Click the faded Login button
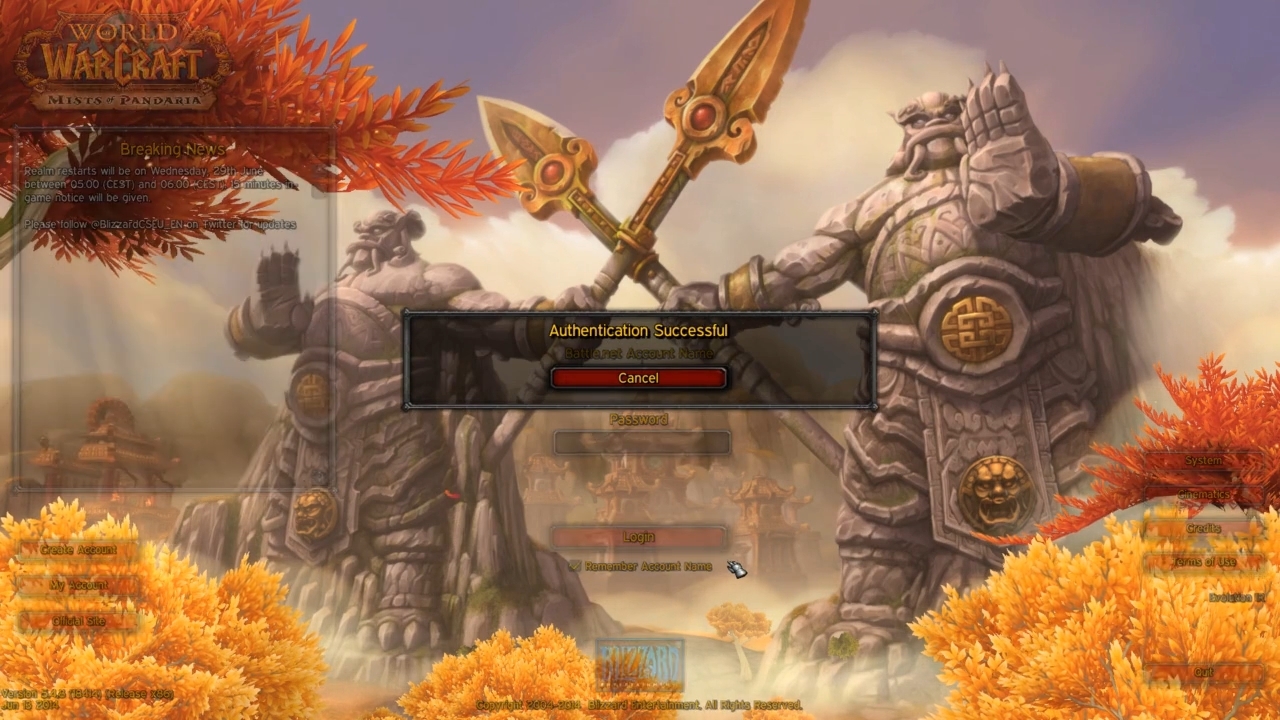This screenshot has height=720, width=1280. [x=639, y=537]
